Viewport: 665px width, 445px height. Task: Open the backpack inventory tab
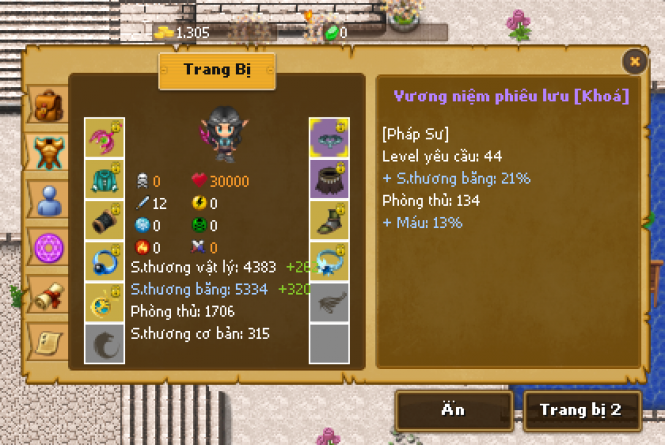point(46,104)
